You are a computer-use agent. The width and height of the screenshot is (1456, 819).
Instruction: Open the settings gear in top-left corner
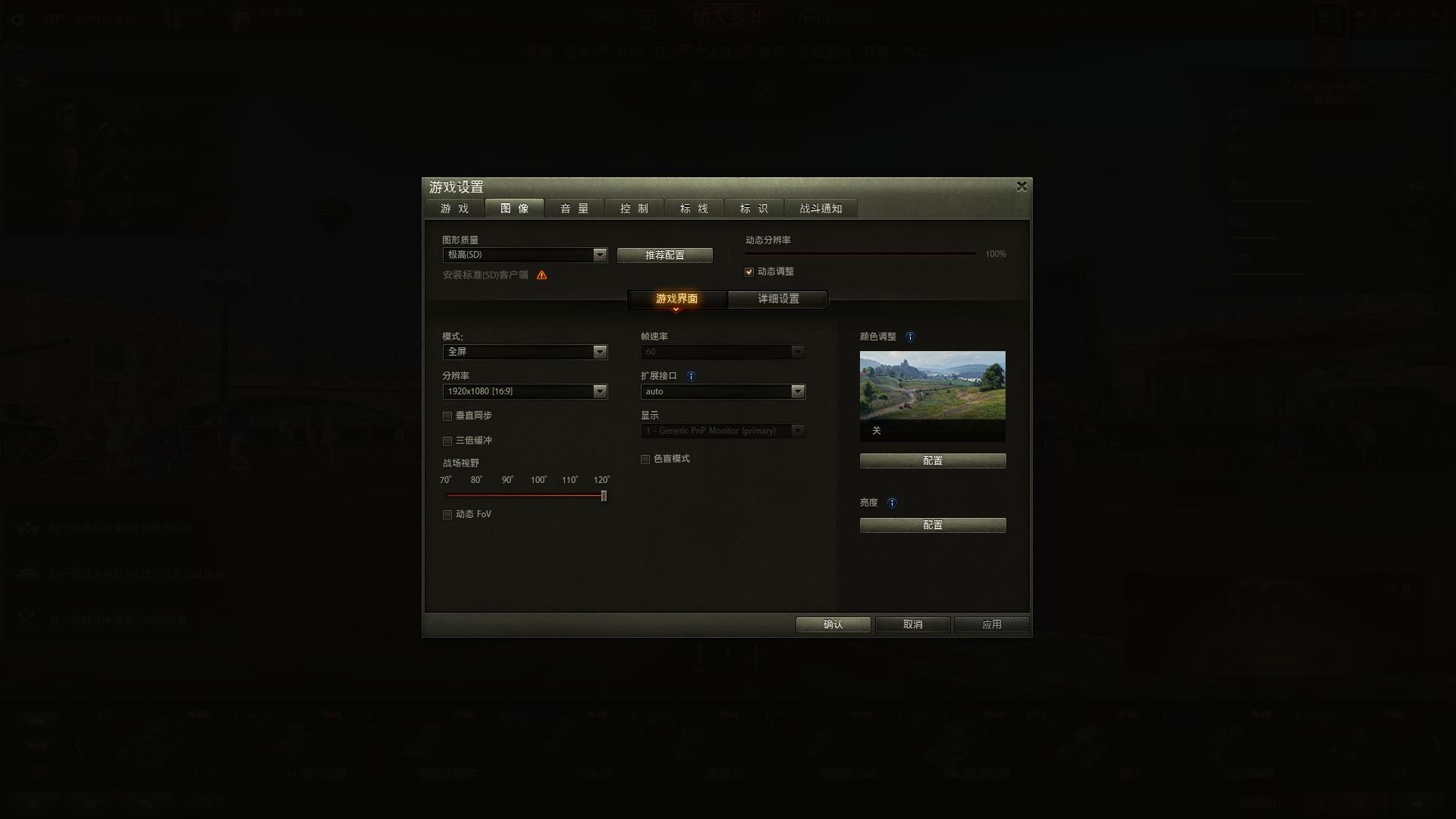tap(17, 19)
